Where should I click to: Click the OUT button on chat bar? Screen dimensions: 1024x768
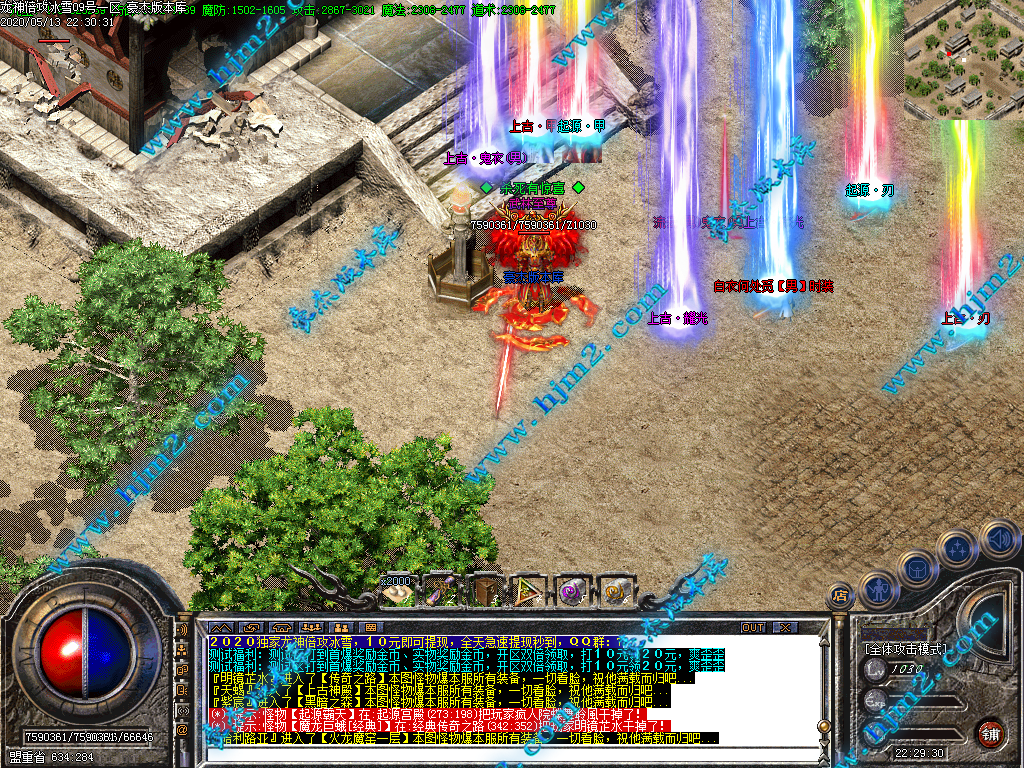coord(753,627)
